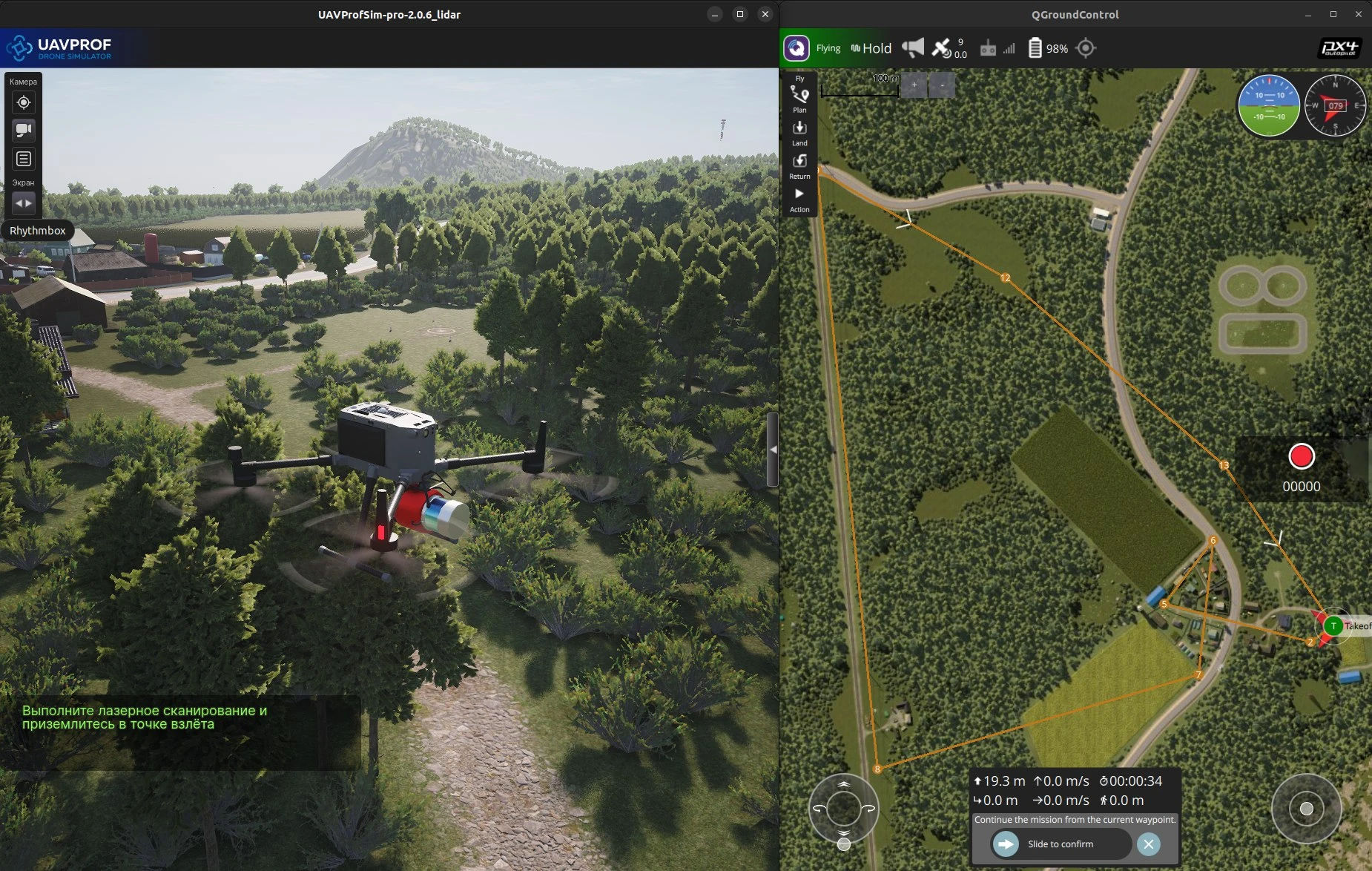The height and width of the screenshot is (871, 1372).
Task: Show battery status at 98%
Action: click(x=1047, y=48)
